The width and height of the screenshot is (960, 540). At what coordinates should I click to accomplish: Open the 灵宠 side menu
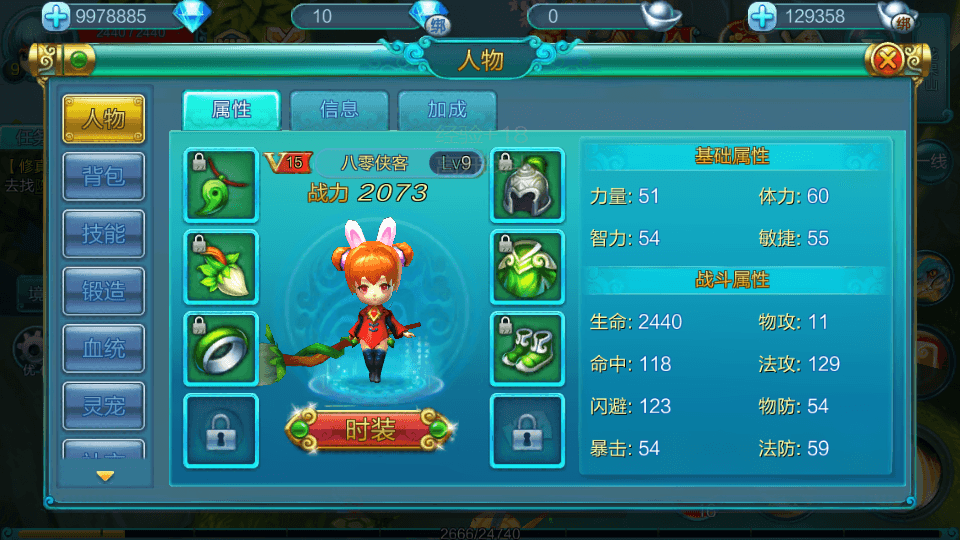104,406
